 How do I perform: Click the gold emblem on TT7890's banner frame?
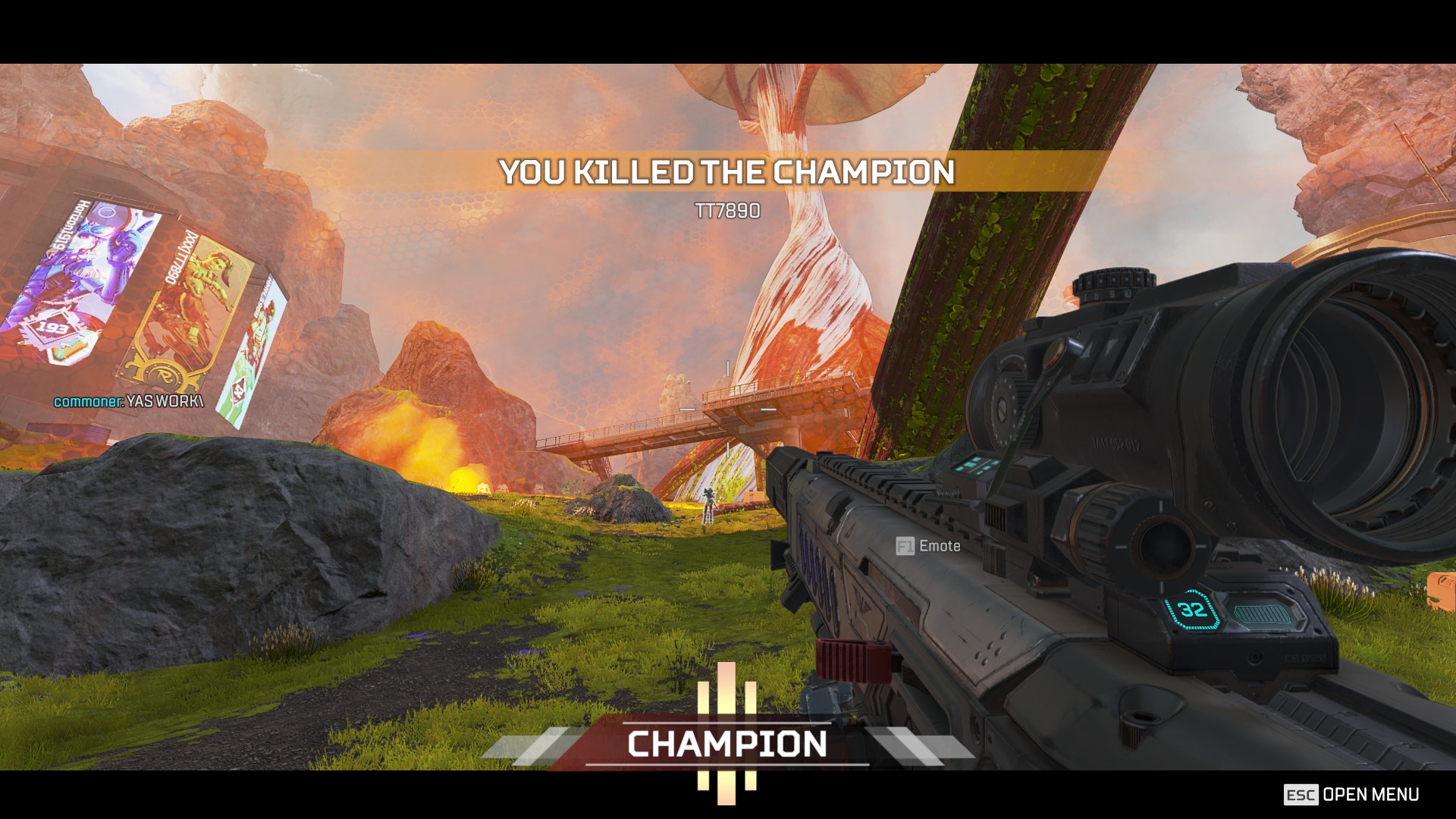click(x=165, y=373)
